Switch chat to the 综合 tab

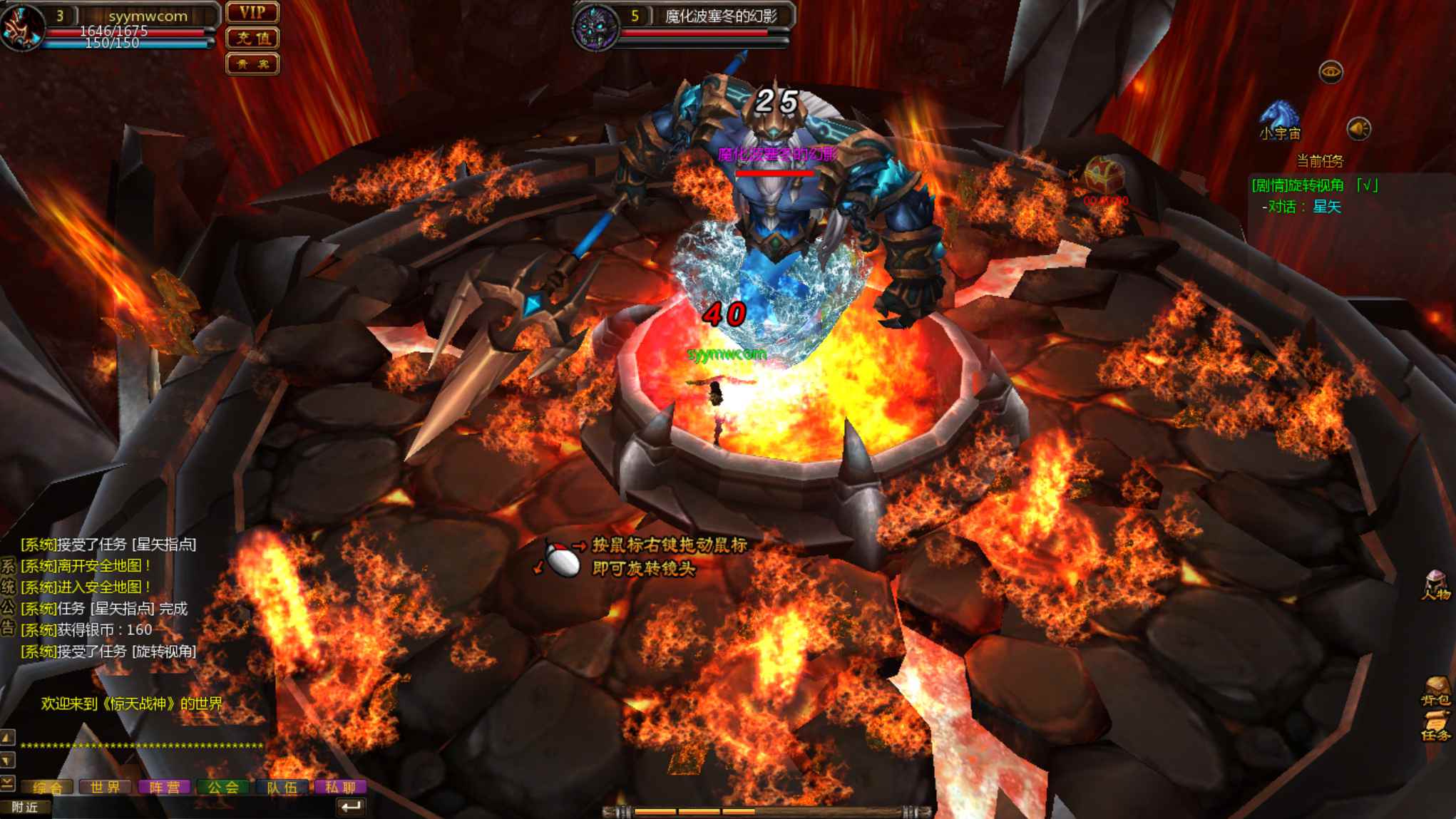click(48, 787)
